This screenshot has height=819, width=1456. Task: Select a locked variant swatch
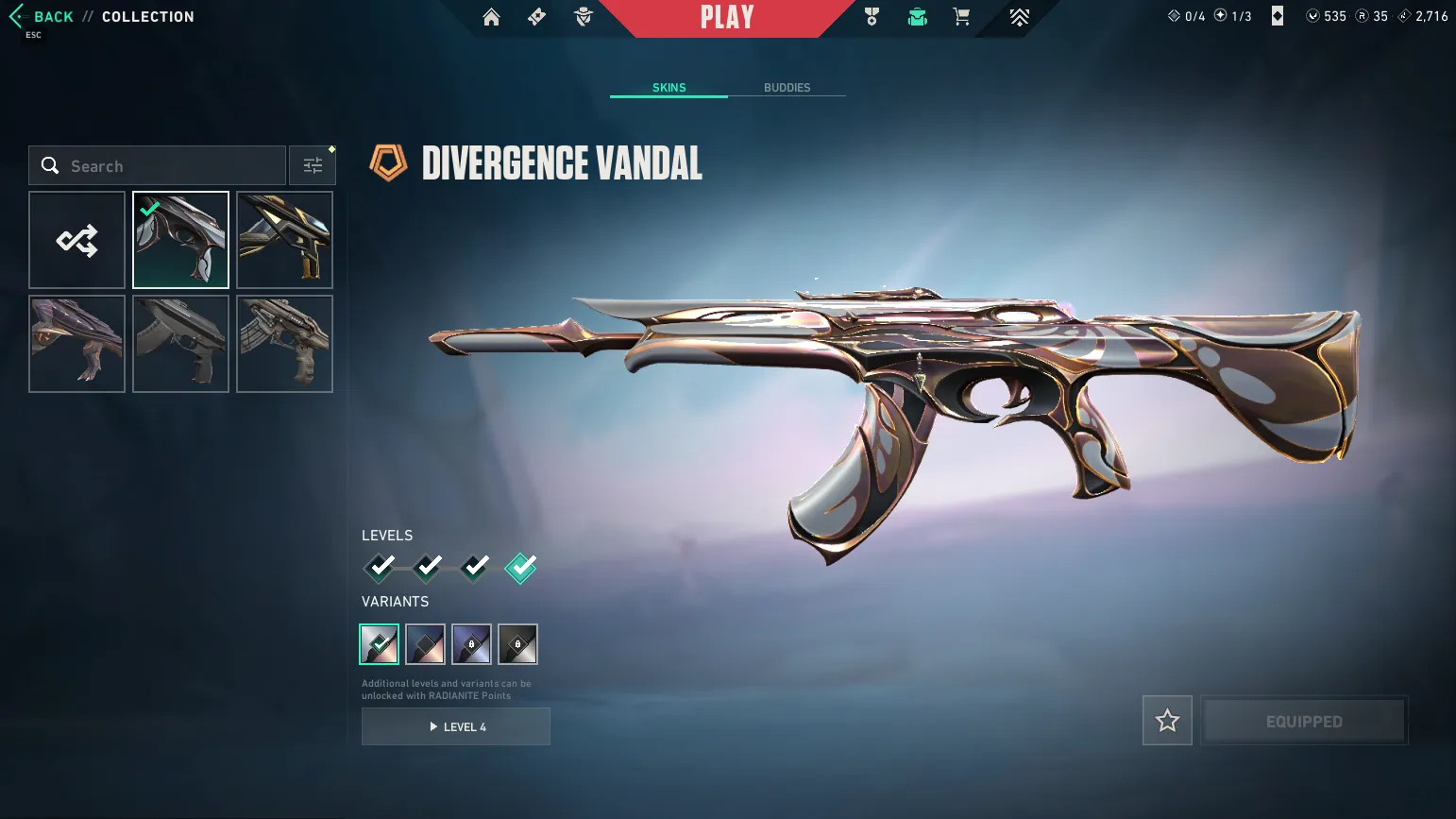pos(471,643)
